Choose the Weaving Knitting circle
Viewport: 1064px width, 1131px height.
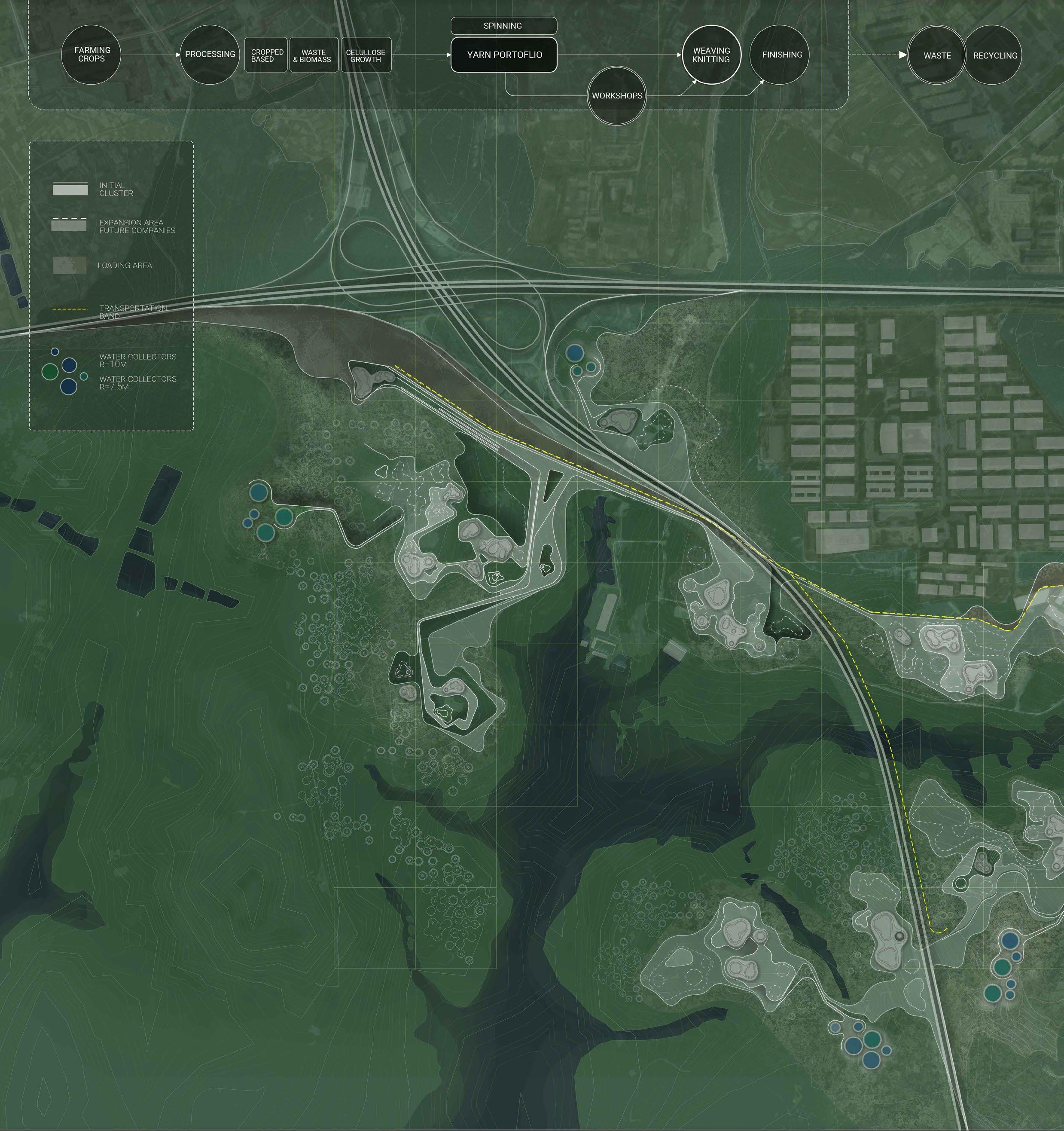tap(711, 55)
